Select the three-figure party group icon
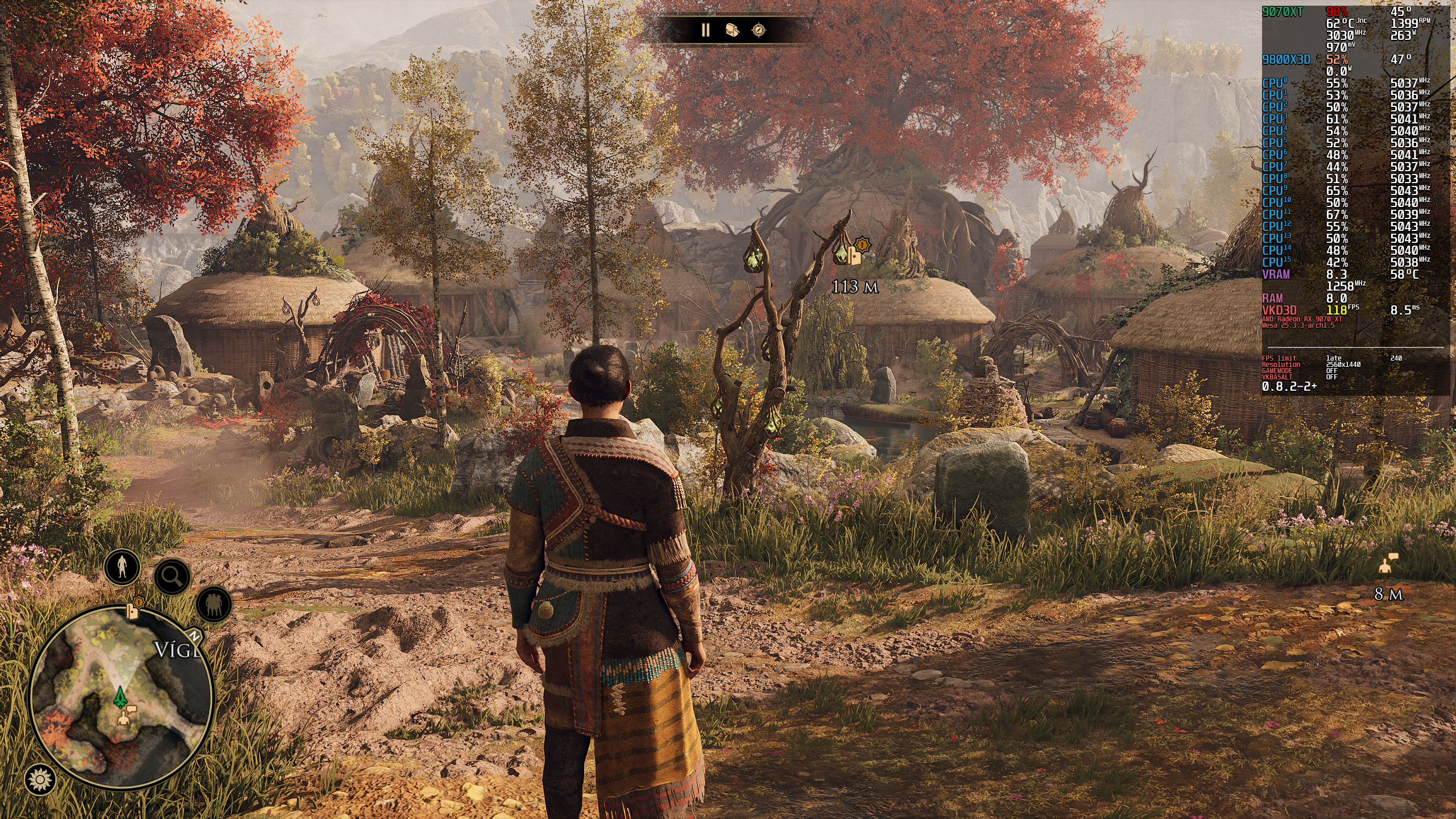The width and height of the screenshot is (1456, 819). pos(214,603)
